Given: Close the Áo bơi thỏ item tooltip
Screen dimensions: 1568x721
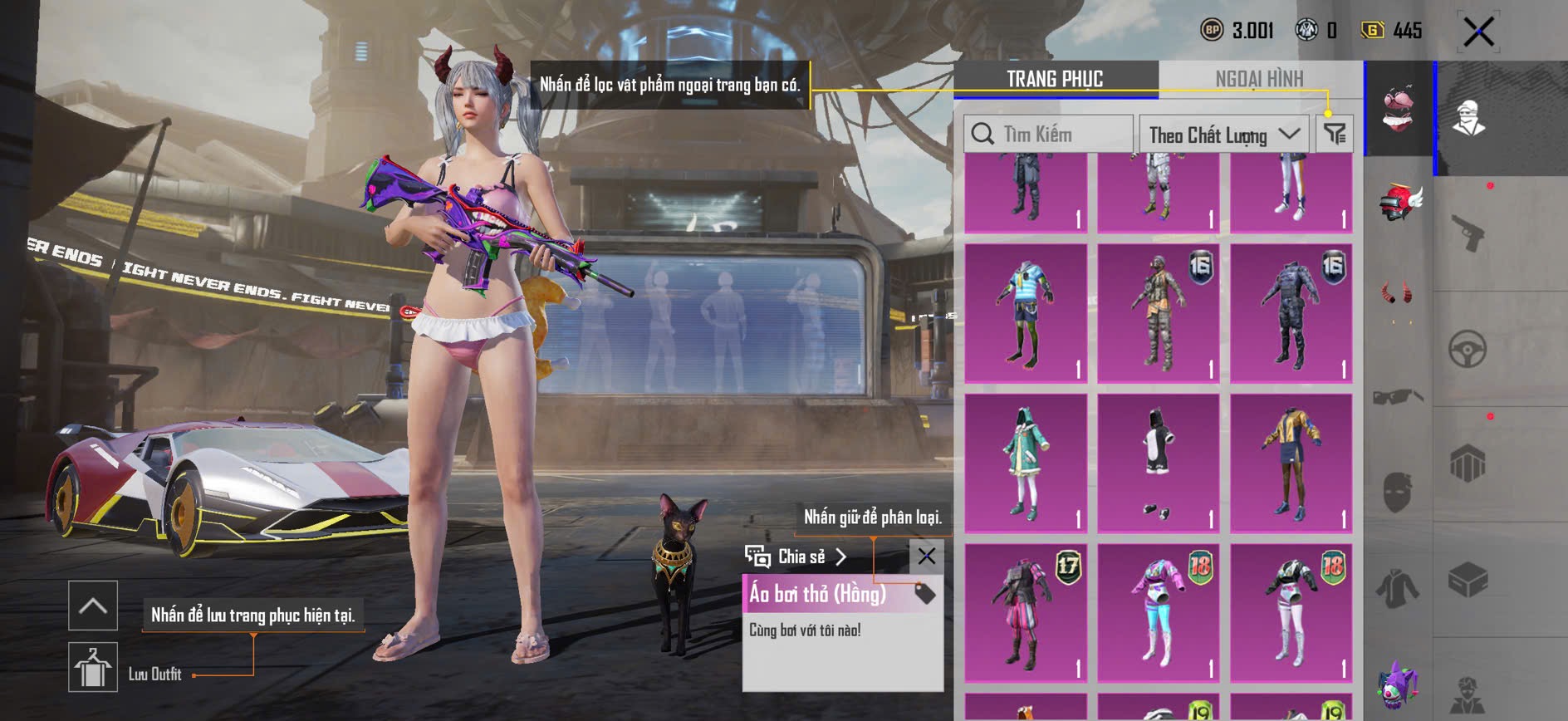Looking at the screenshot, I should click(x=926, y=556).
